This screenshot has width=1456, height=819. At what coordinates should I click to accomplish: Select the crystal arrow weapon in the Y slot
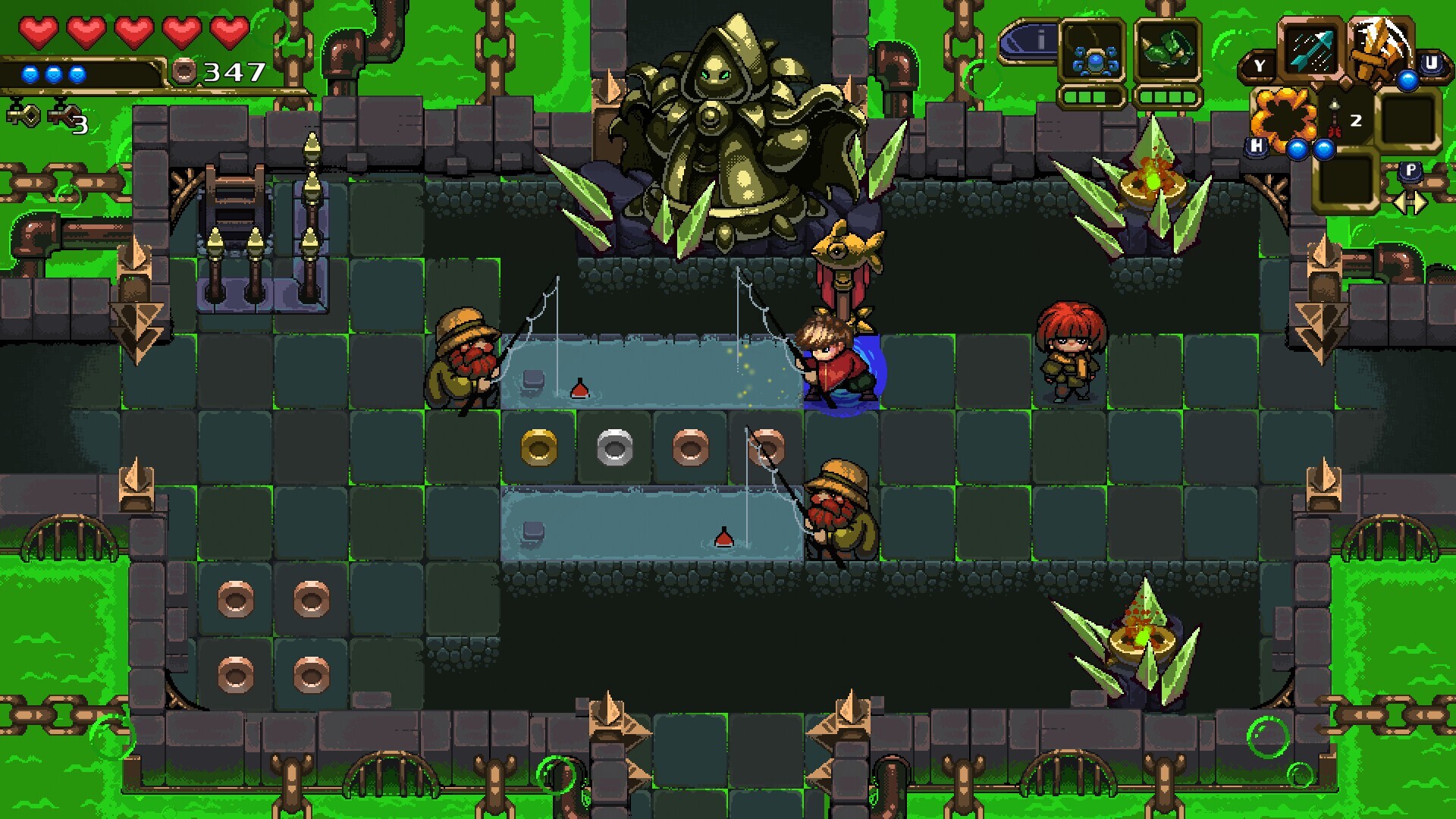(x=1310, y=51)
